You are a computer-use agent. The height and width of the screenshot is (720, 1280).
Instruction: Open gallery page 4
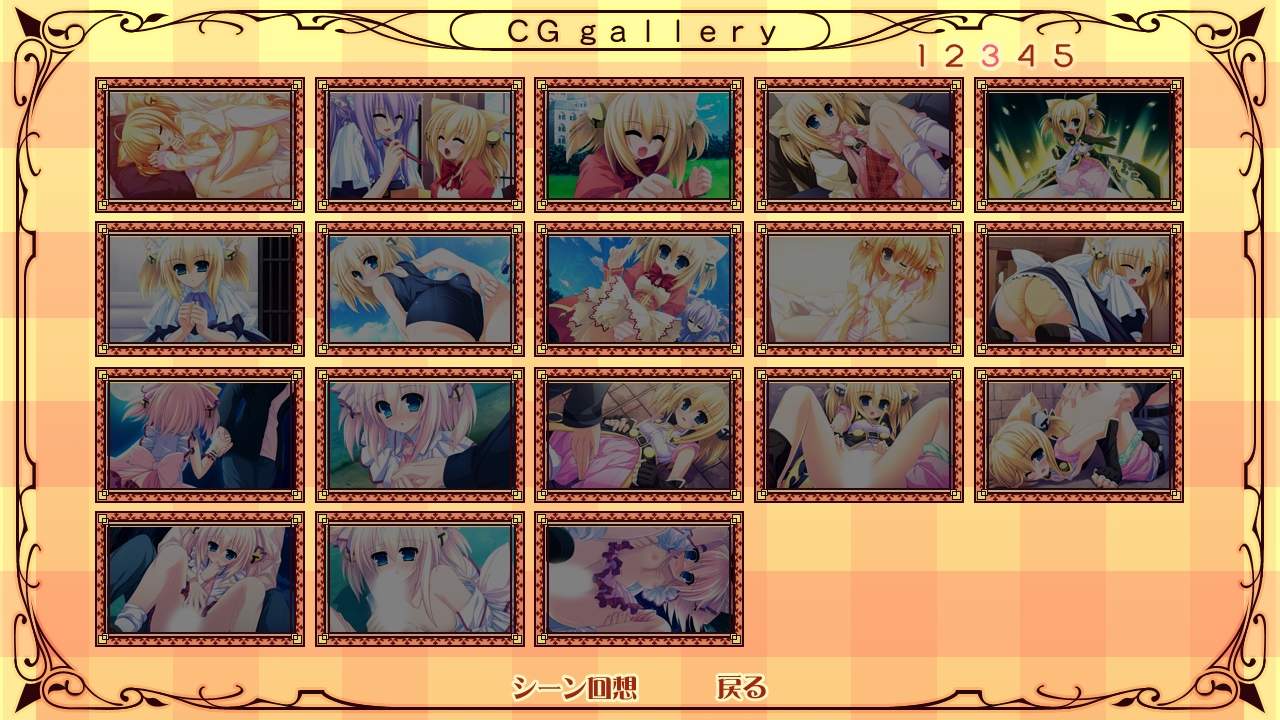tap(1026, 56)
